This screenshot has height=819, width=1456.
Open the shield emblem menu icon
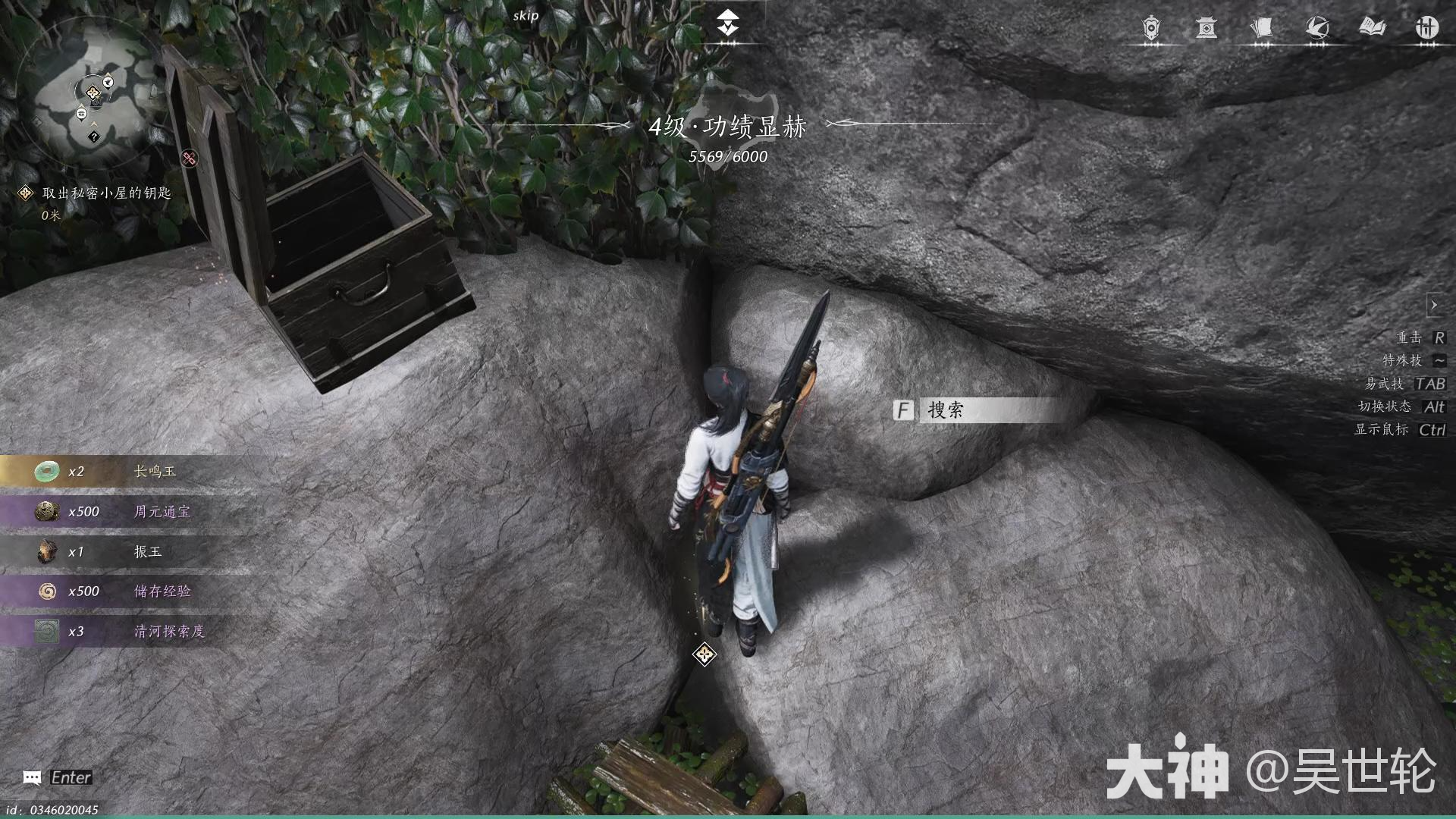point(1151,29)
